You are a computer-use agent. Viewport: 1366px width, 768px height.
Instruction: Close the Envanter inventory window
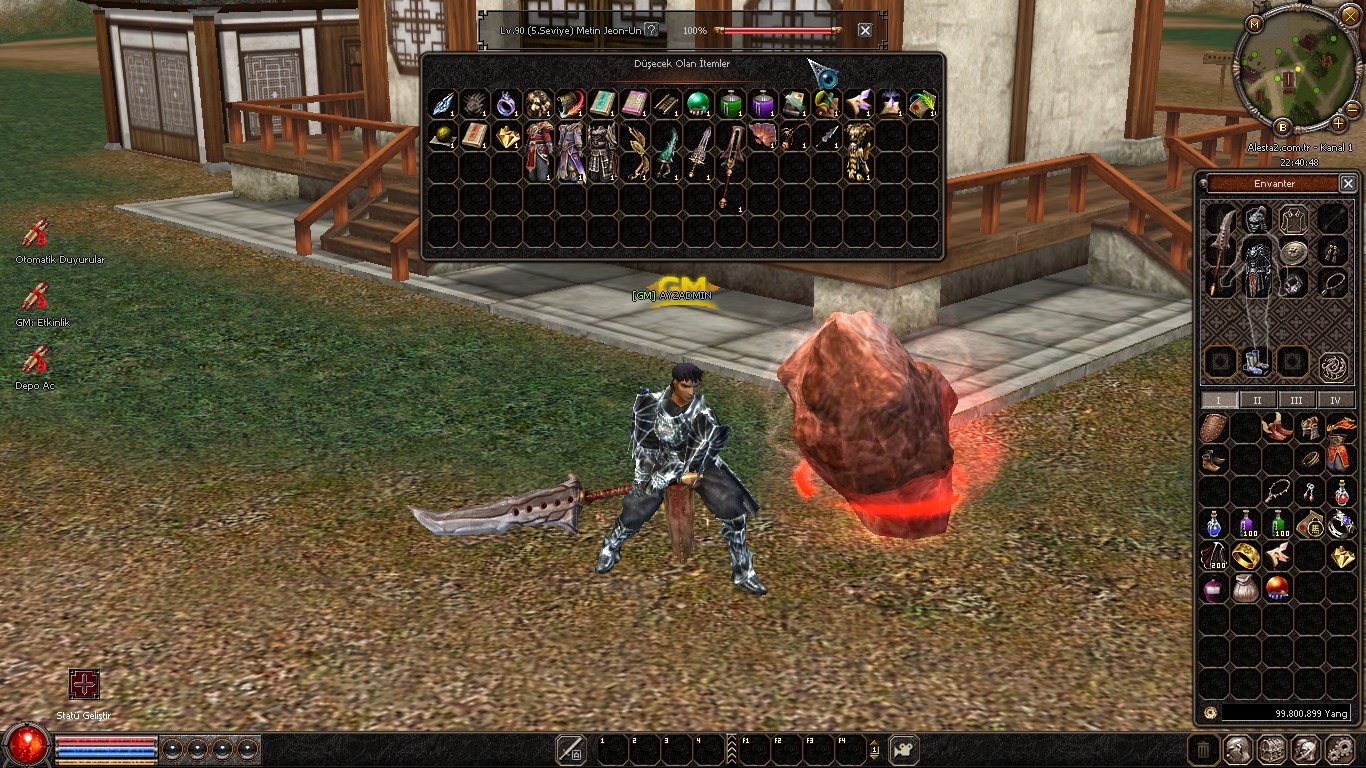tap(1348, 184)
